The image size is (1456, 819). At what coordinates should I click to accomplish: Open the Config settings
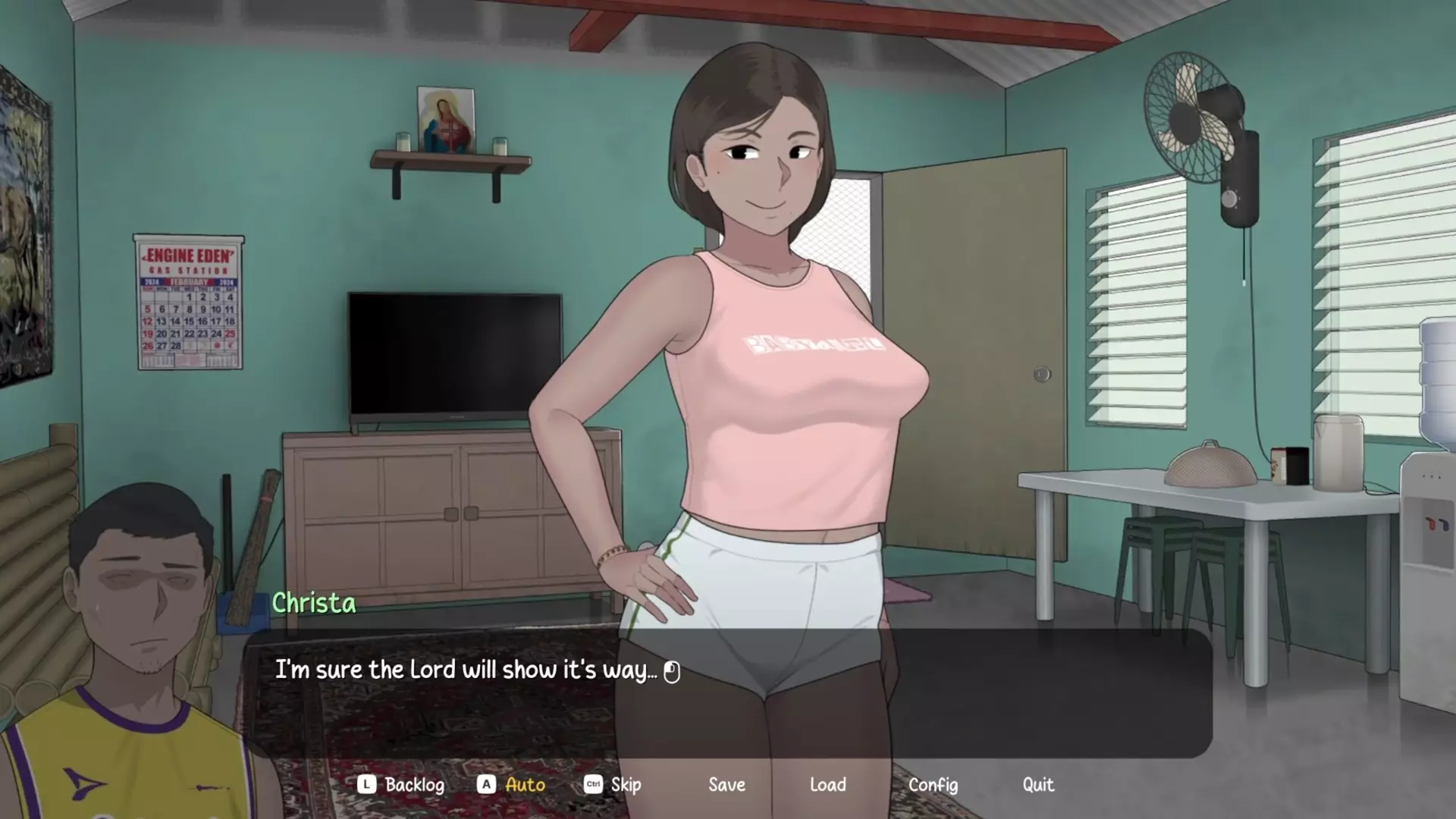click(933, 785)
